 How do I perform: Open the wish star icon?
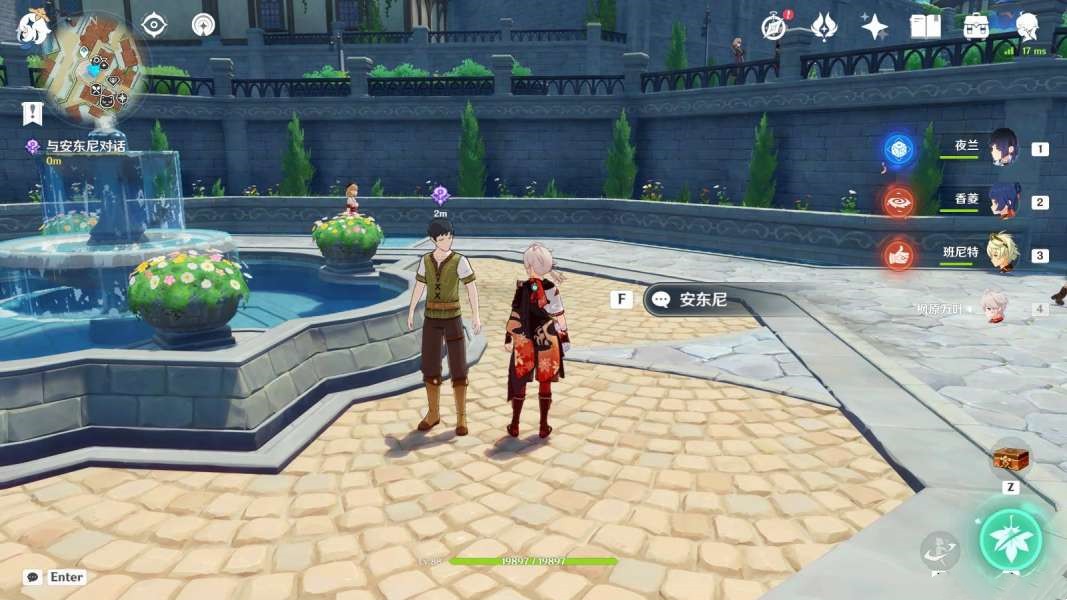(874, 26)
